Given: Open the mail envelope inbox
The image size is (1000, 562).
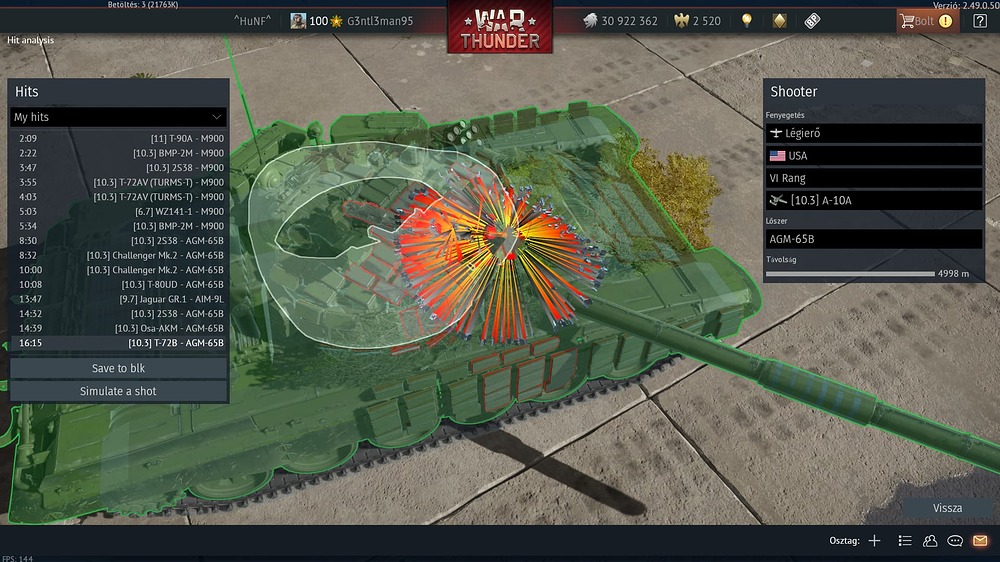Looking at the screenshot, I should tap(980, 541).
